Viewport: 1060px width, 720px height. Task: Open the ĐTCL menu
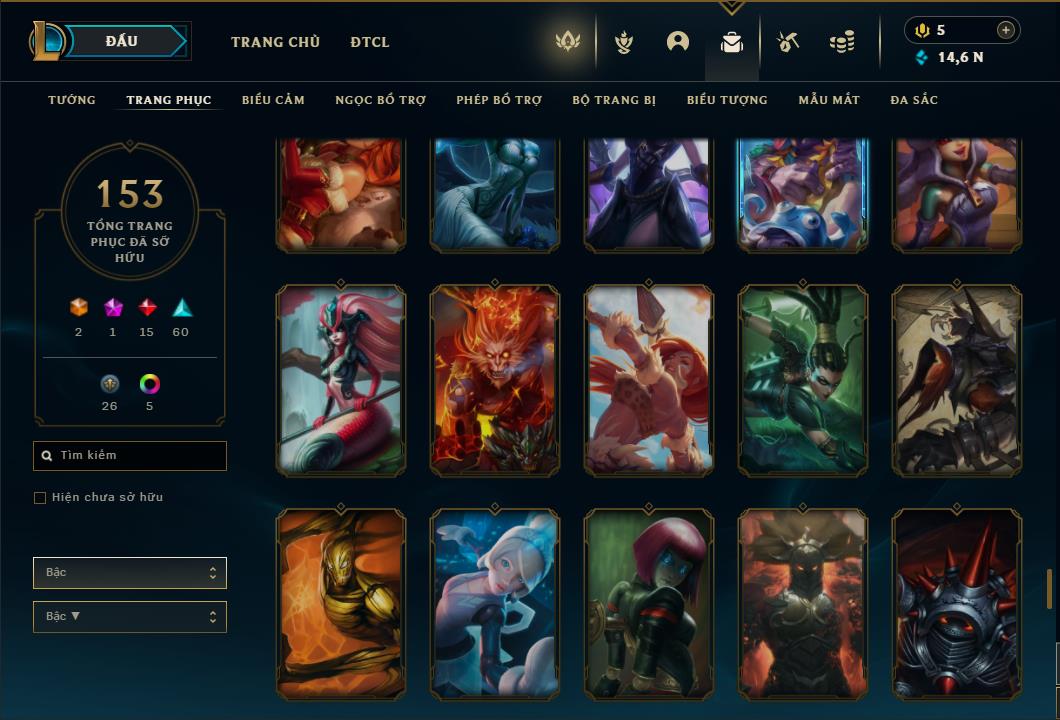(370, 42)
